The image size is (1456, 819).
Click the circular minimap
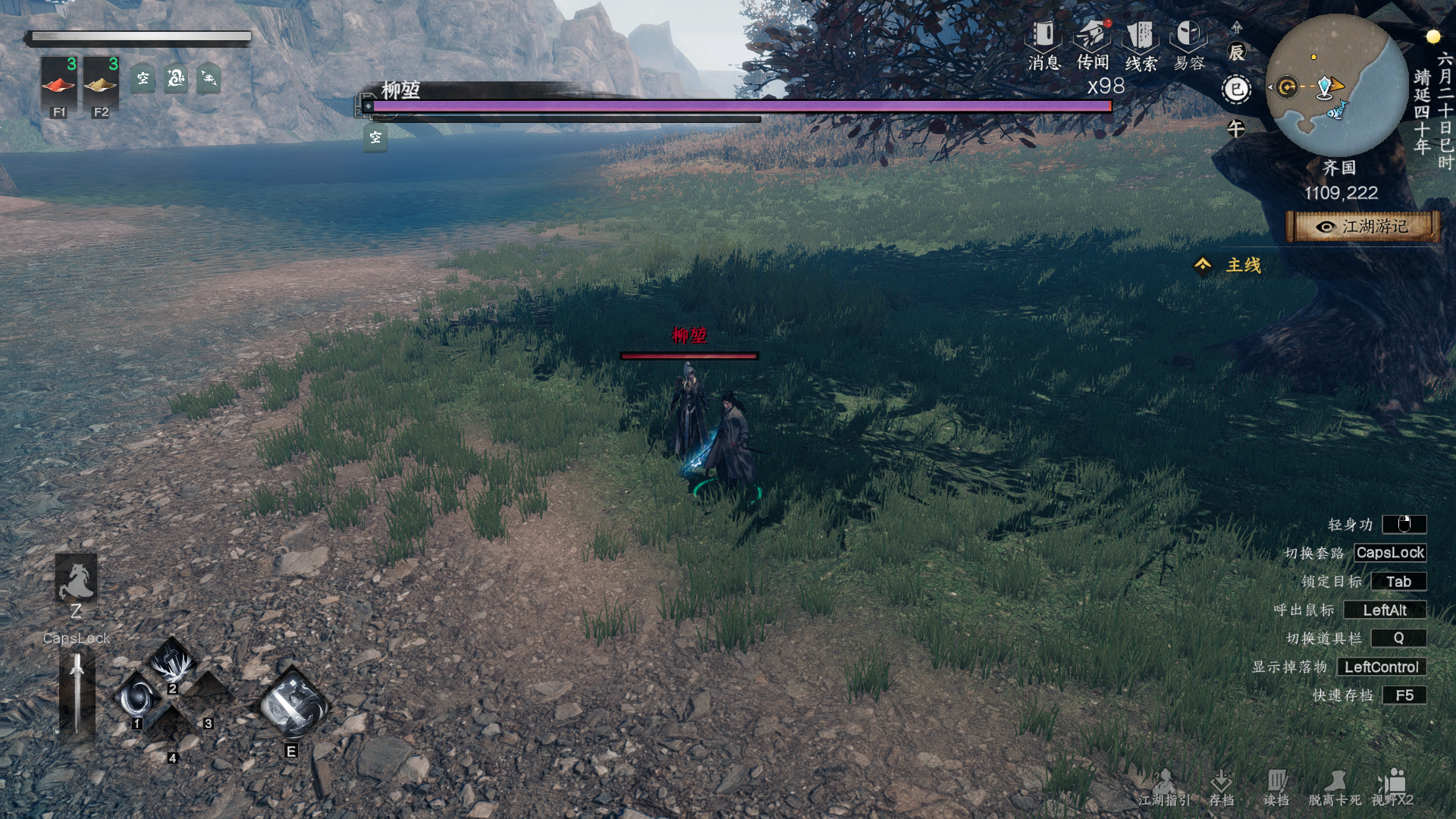1337,86
